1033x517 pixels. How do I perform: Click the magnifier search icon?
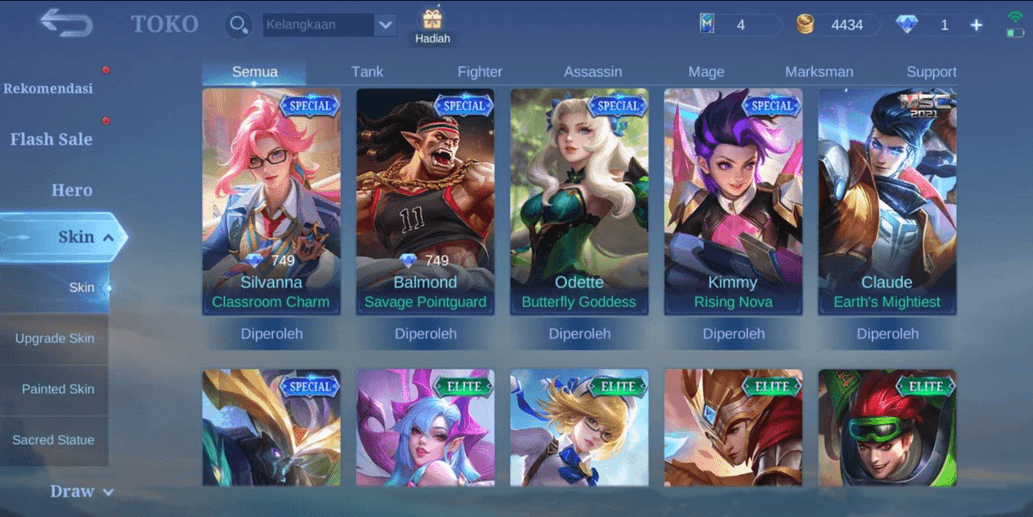pyautogui.click(x=238, y=25)
